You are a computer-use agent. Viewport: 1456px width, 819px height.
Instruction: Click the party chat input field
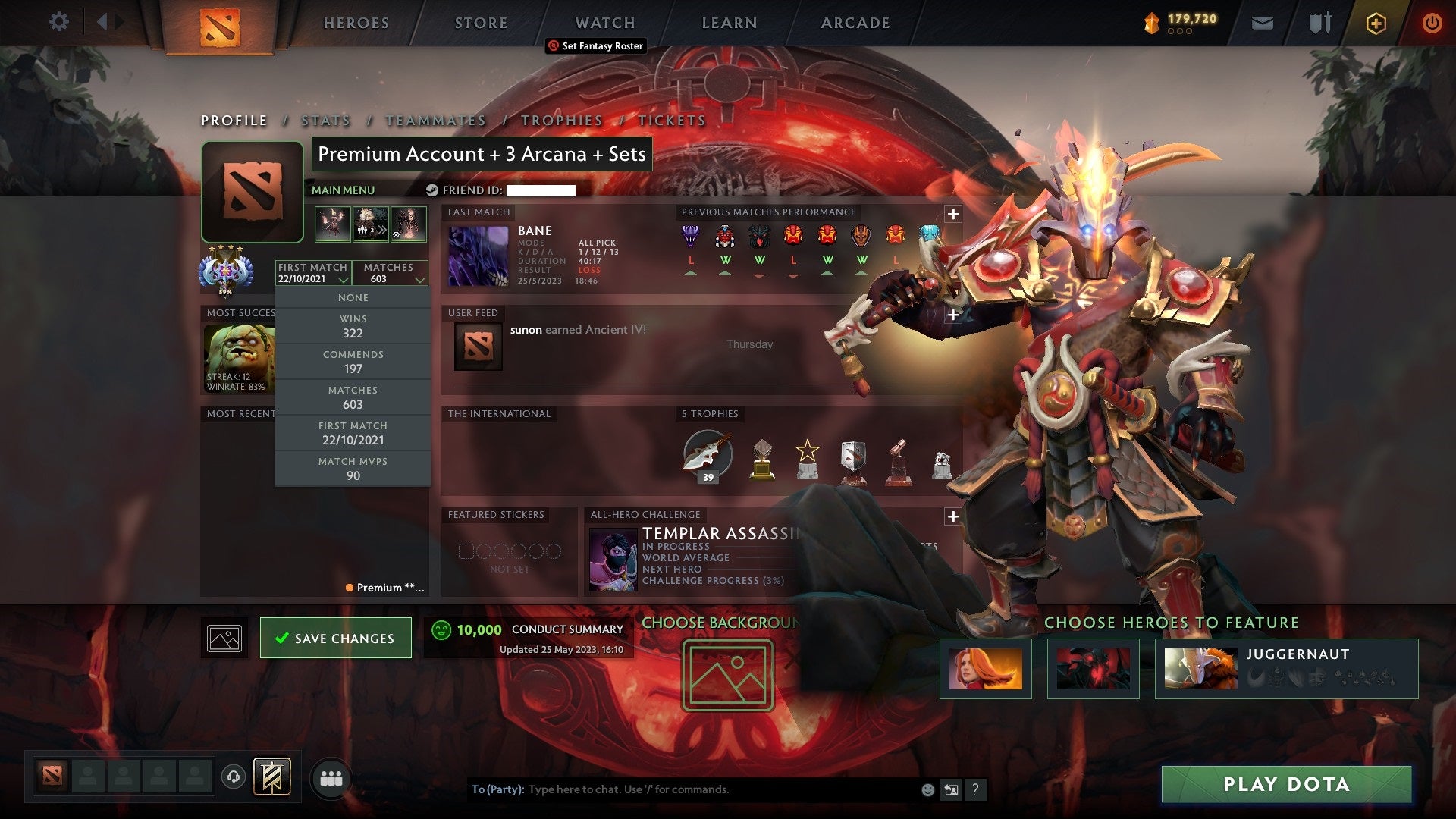(682, 789)
